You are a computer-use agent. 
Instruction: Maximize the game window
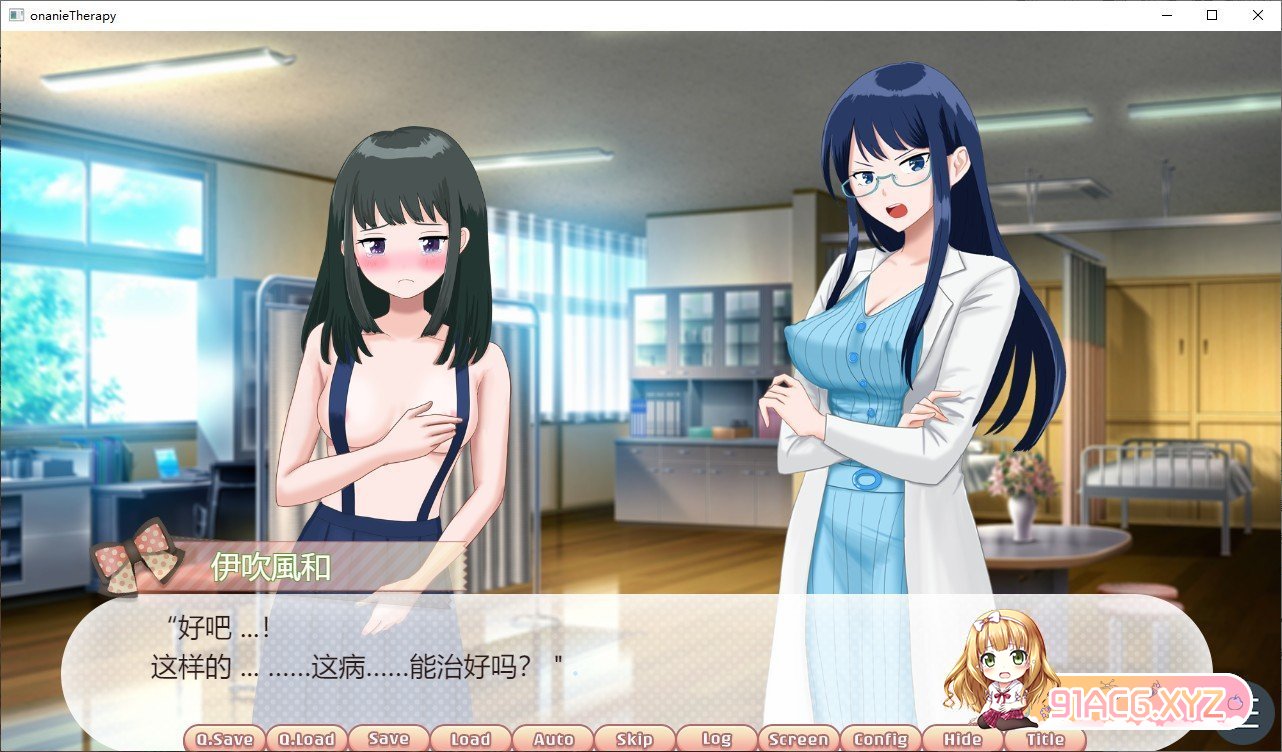click(x=1212, y=15)
